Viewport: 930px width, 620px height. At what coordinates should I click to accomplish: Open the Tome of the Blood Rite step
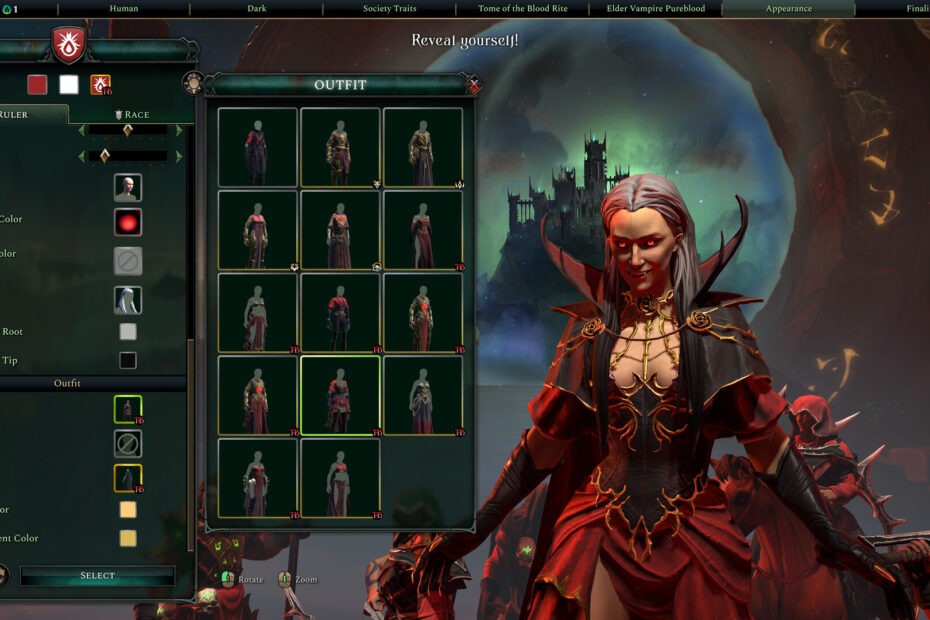point(523,9)
